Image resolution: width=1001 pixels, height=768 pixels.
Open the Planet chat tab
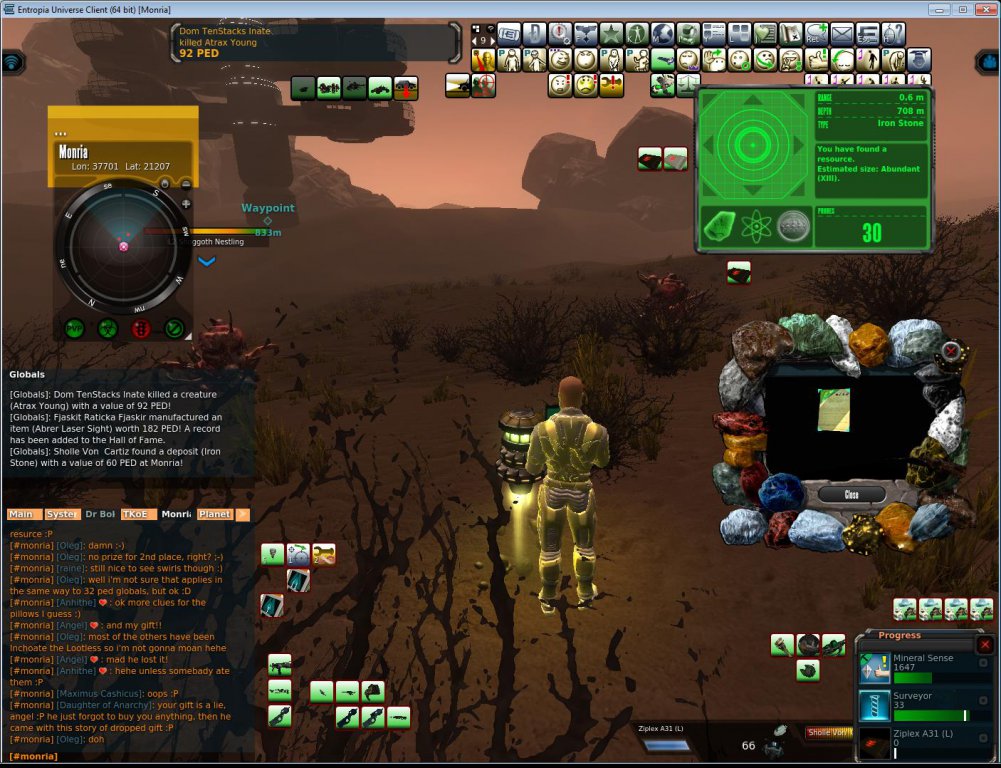[x=214, y=514]
